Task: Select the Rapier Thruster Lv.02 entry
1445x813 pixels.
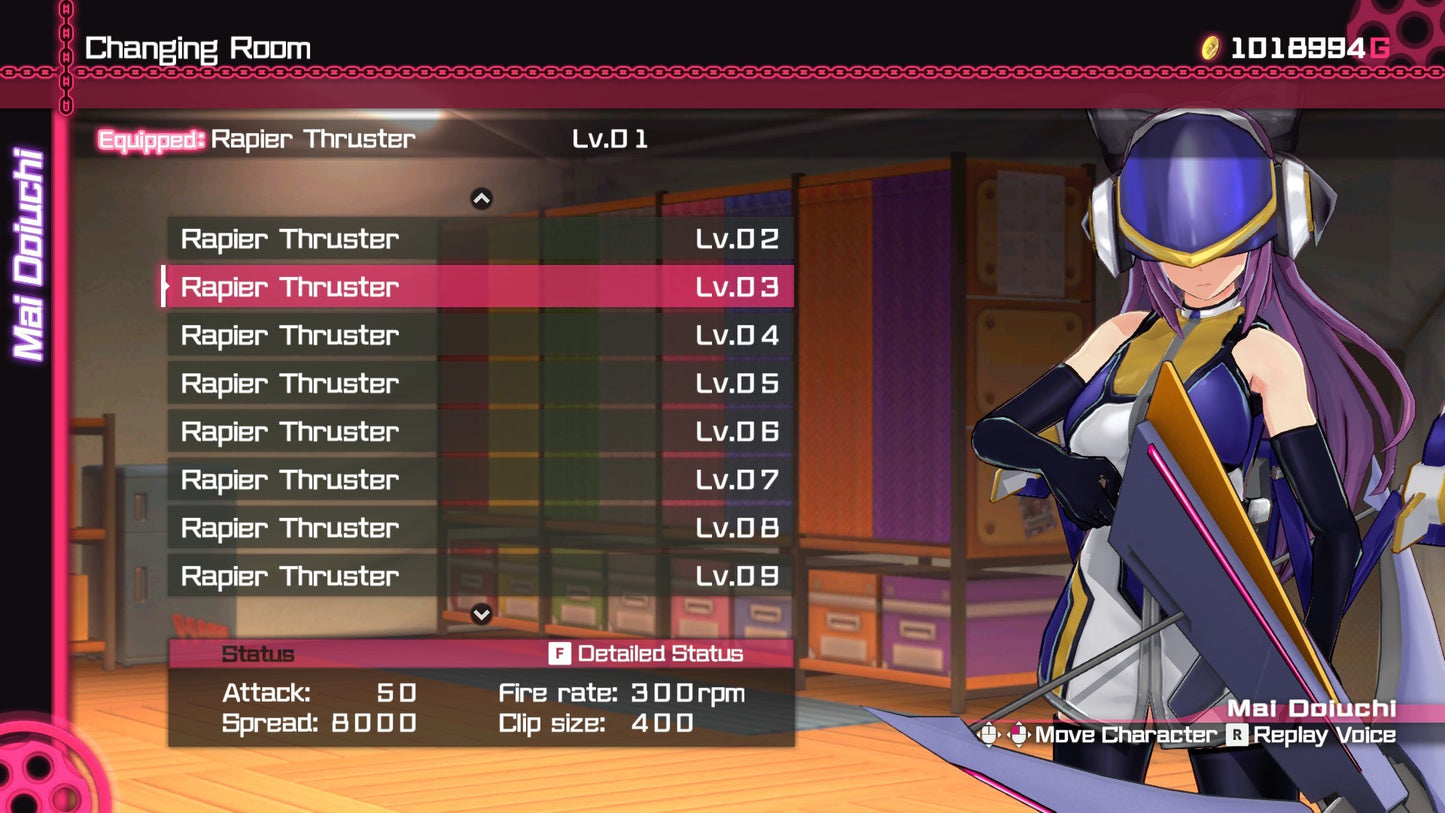Action: point(479,239)
